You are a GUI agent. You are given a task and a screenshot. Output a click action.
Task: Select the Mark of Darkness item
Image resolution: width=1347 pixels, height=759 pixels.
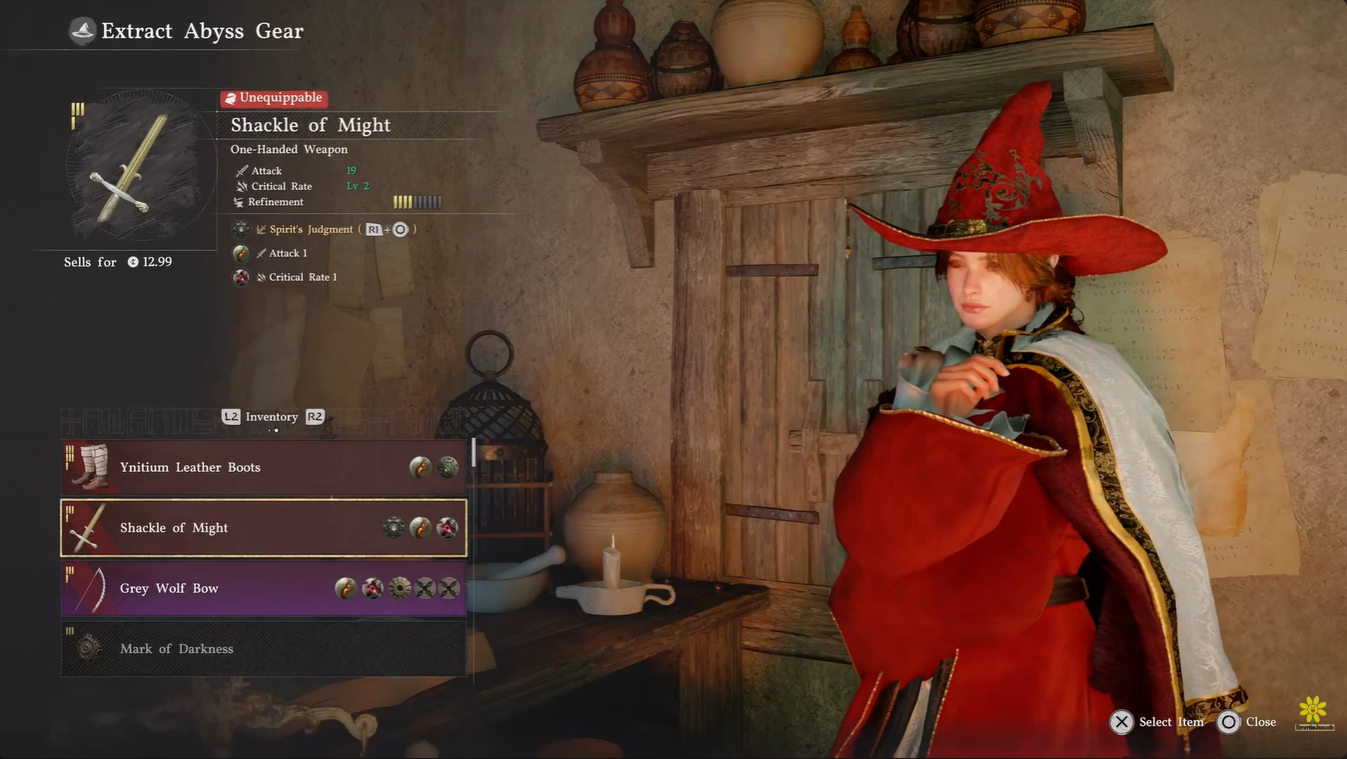[263, 649]
